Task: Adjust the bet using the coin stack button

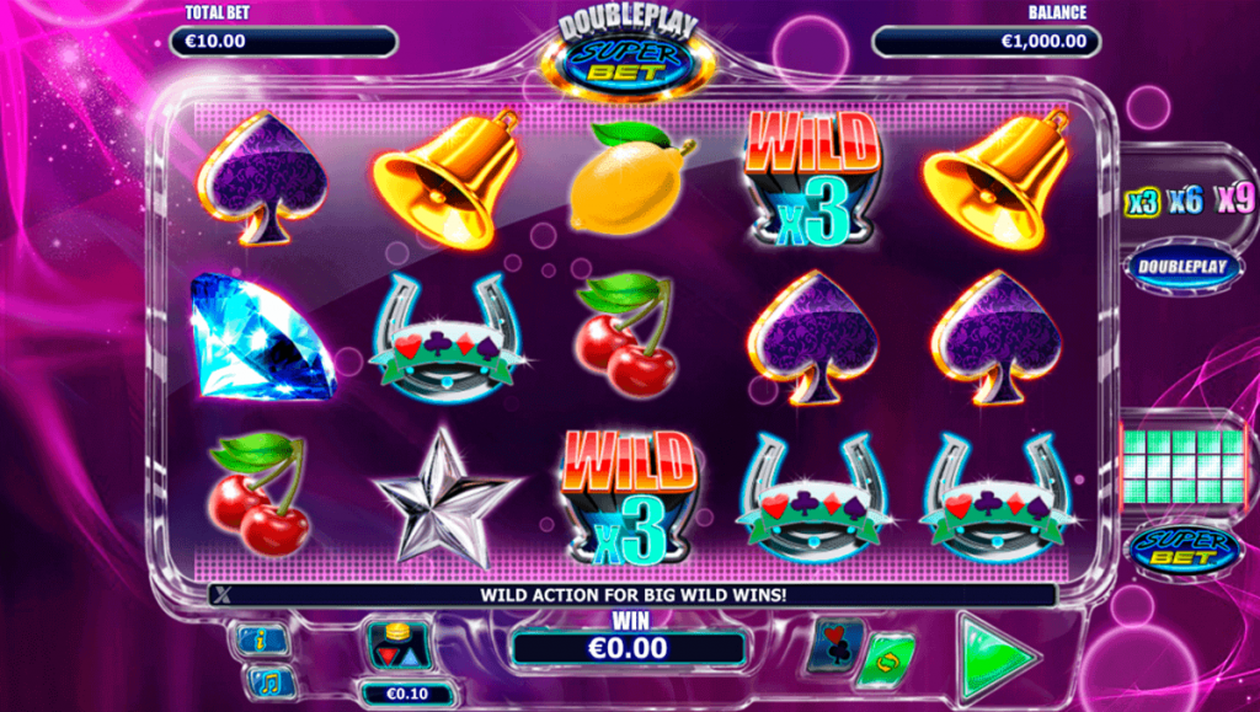Action: point(400,646)
